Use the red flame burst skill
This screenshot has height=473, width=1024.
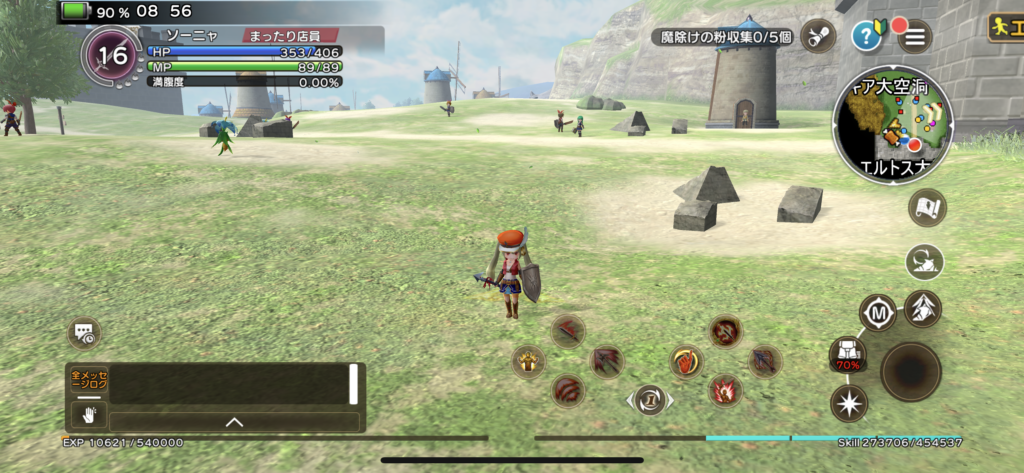725,390
